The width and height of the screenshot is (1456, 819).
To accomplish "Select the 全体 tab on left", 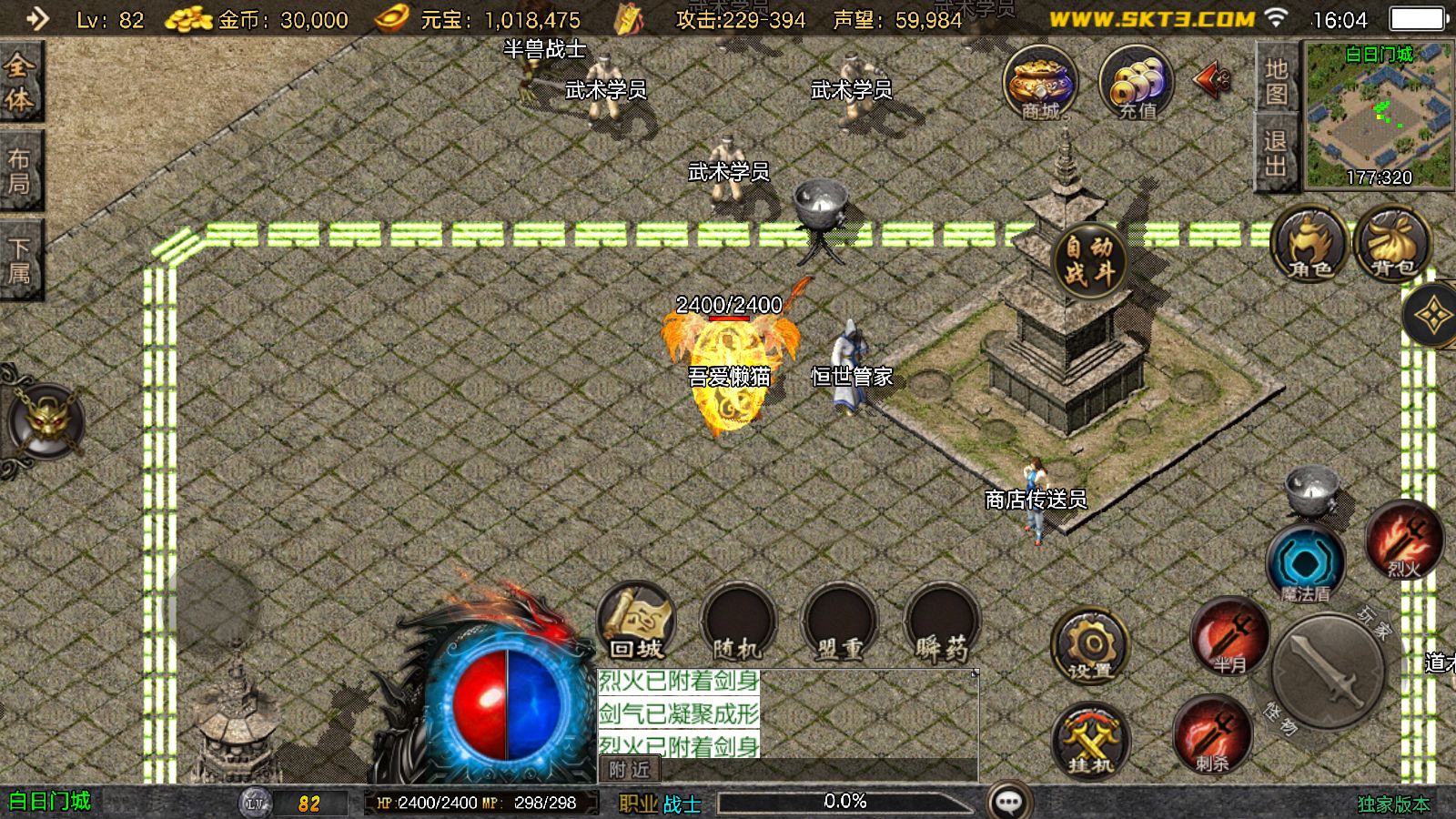I will point(20,82).
